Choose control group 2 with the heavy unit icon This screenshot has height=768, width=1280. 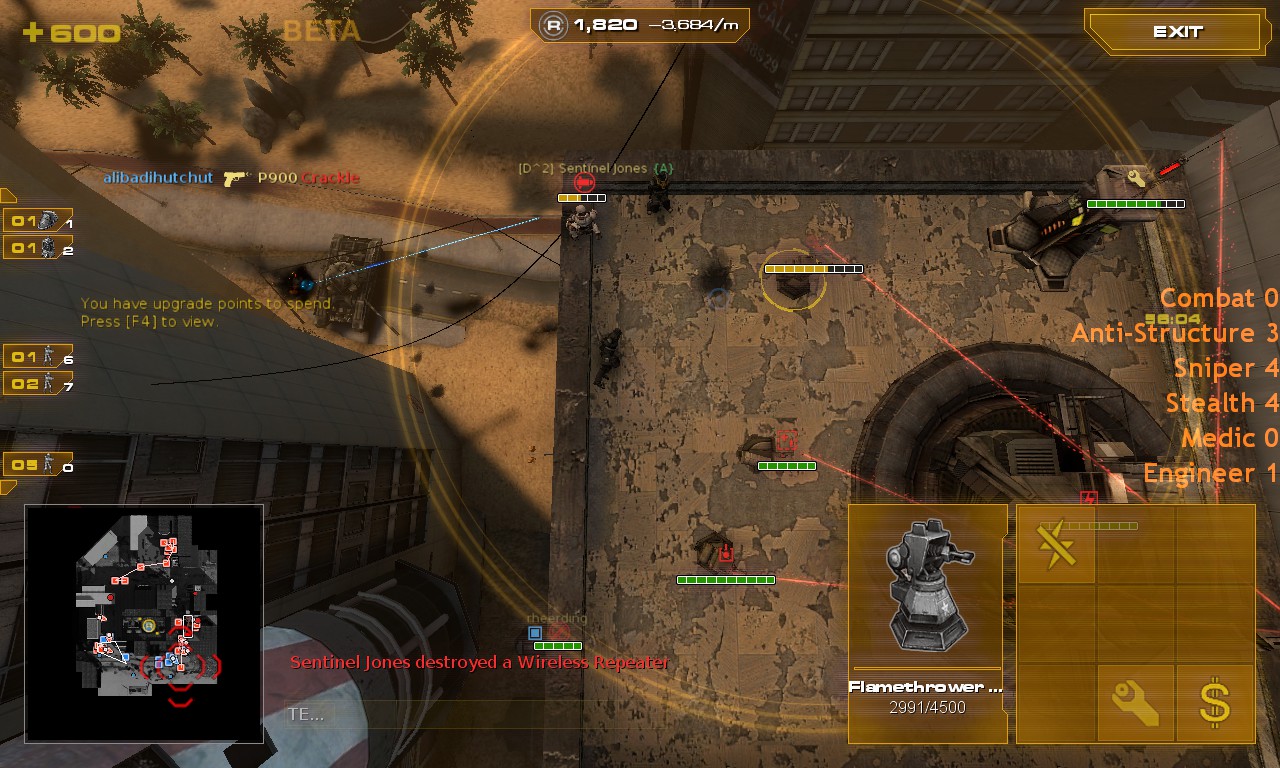coord(38,247)
